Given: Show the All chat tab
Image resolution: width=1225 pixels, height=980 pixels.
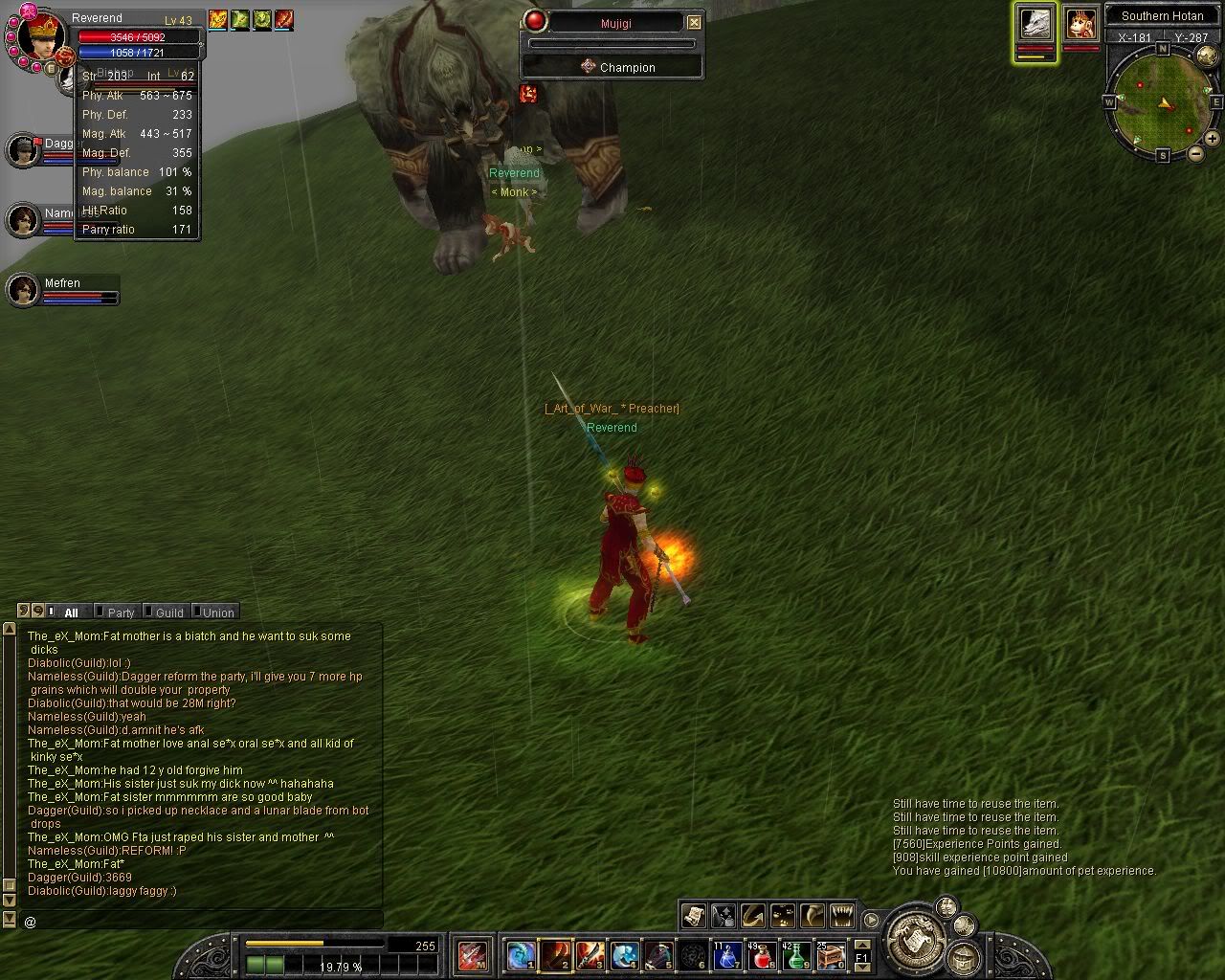Looking at the screenshot, I should pyautogui.click(x=71, y=612).
